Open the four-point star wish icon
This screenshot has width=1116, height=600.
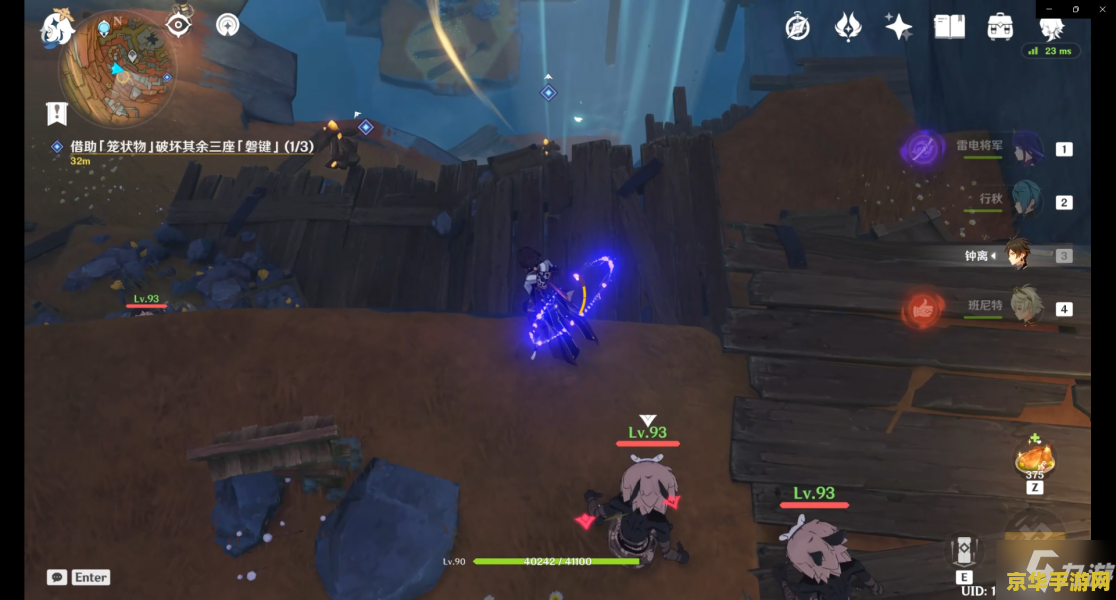(898, 27)
